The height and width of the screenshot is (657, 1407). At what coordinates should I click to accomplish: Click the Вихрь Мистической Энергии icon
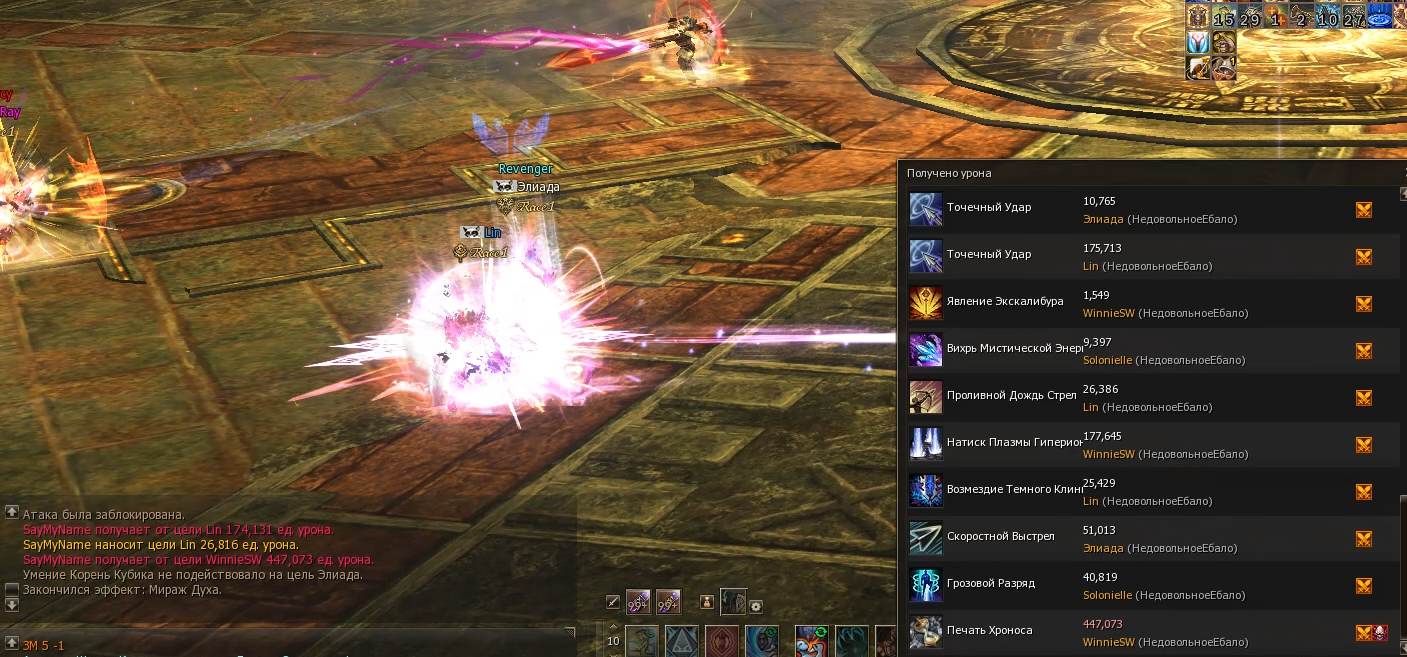tap(925, 350)
